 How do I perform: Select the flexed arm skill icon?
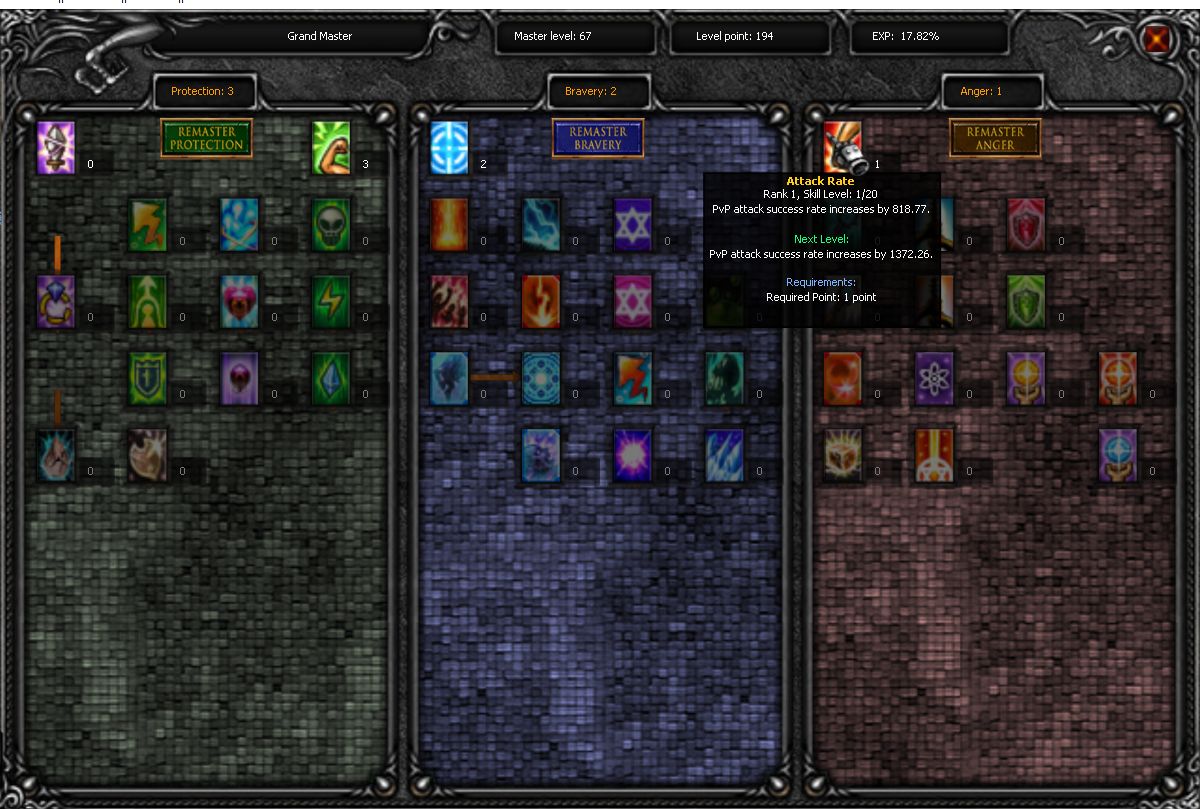(x=331, y=148)
